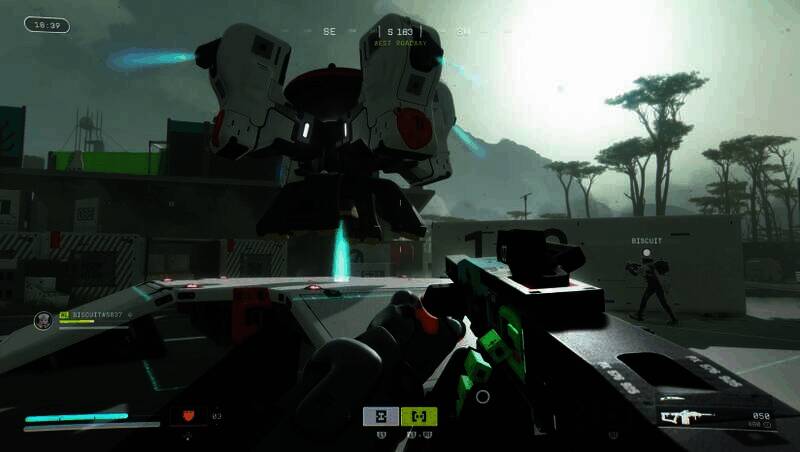
Task: Click the red heart consumable slot
Action: point(188,416)
